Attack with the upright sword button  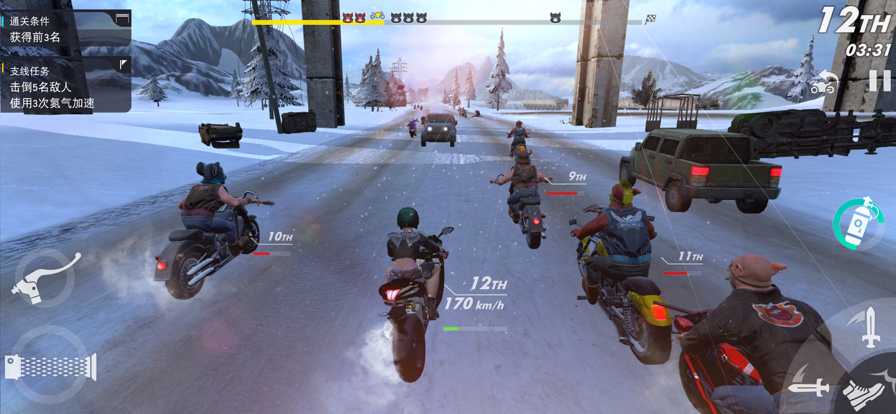(x=869, y=327)
